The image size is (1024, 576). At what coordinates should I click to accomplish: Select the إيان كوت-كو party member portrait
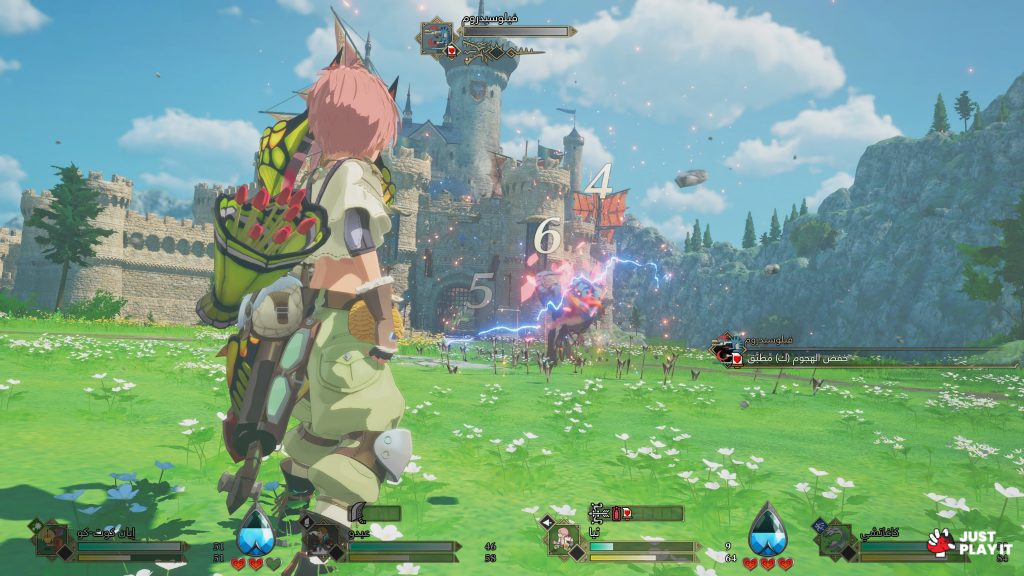[x=51, y=539]
